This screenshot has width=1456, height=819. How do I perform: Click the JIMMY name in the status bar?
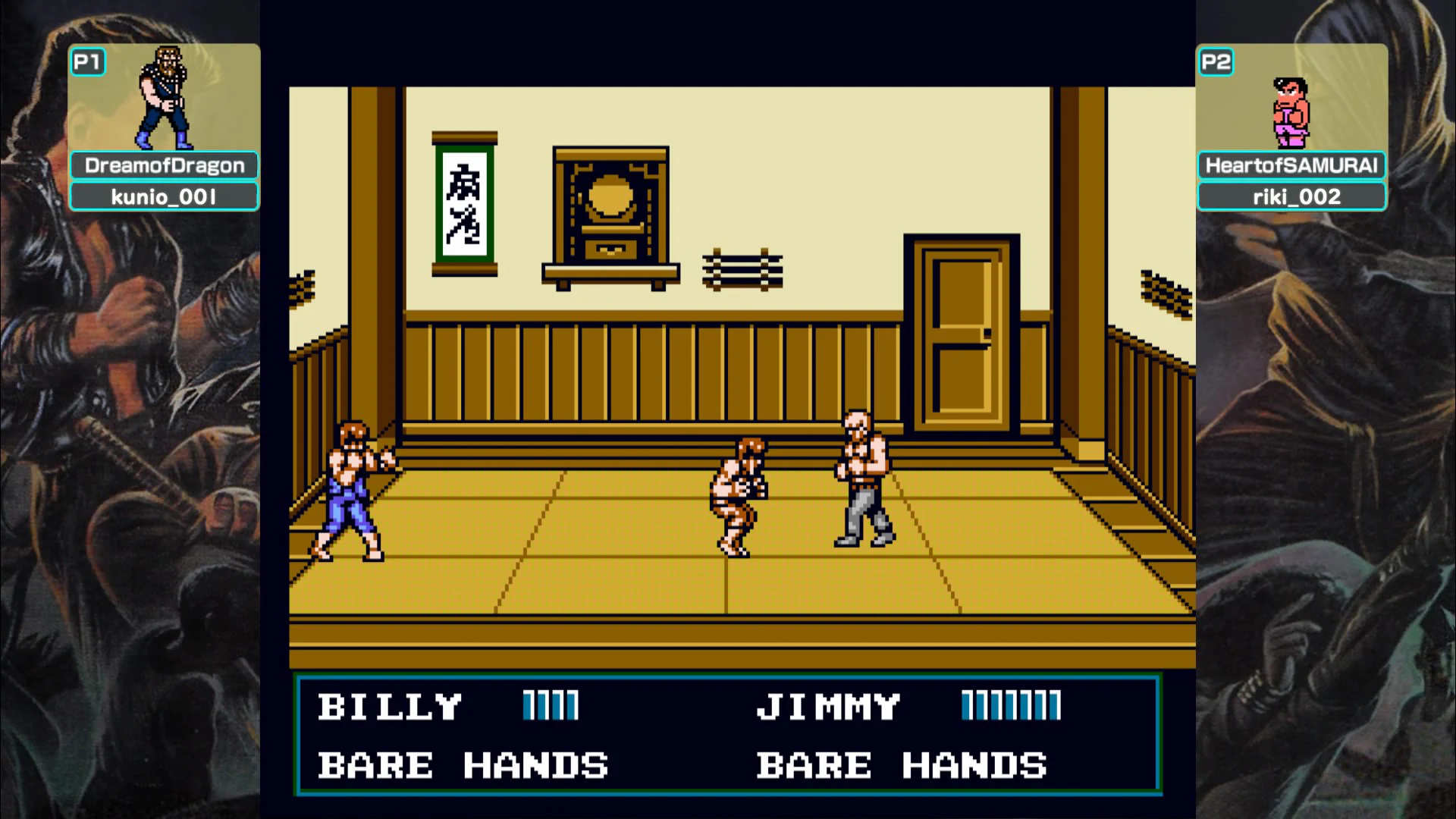[x=827, y=705]
